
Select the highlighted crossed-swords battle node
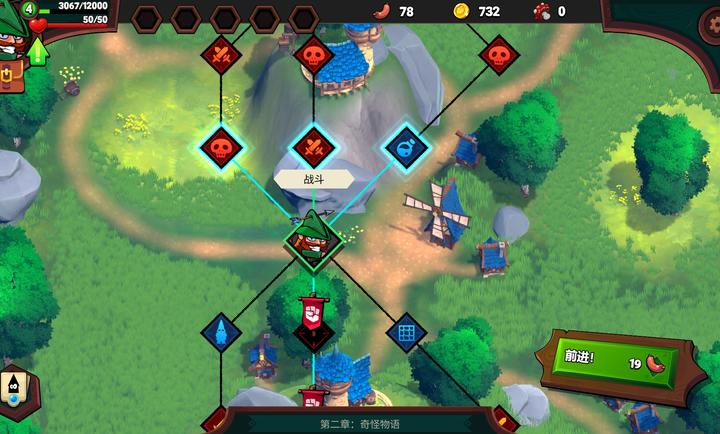coord(313,147)
